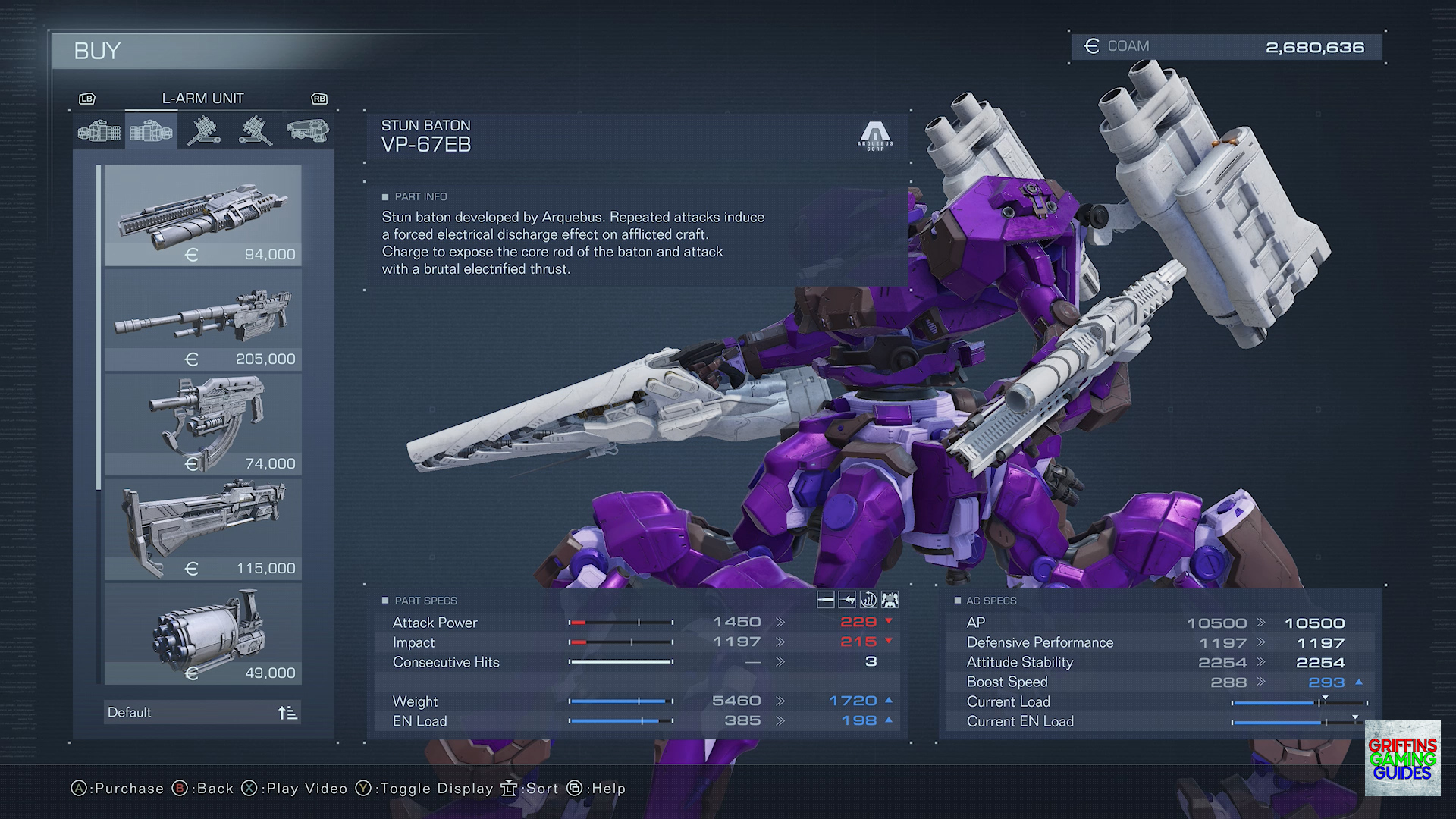This screenshot has width=1456, height=819.
Task: Choose the long rifle costing 205,000
Action: pyautogui.click(x=202, y=320)
